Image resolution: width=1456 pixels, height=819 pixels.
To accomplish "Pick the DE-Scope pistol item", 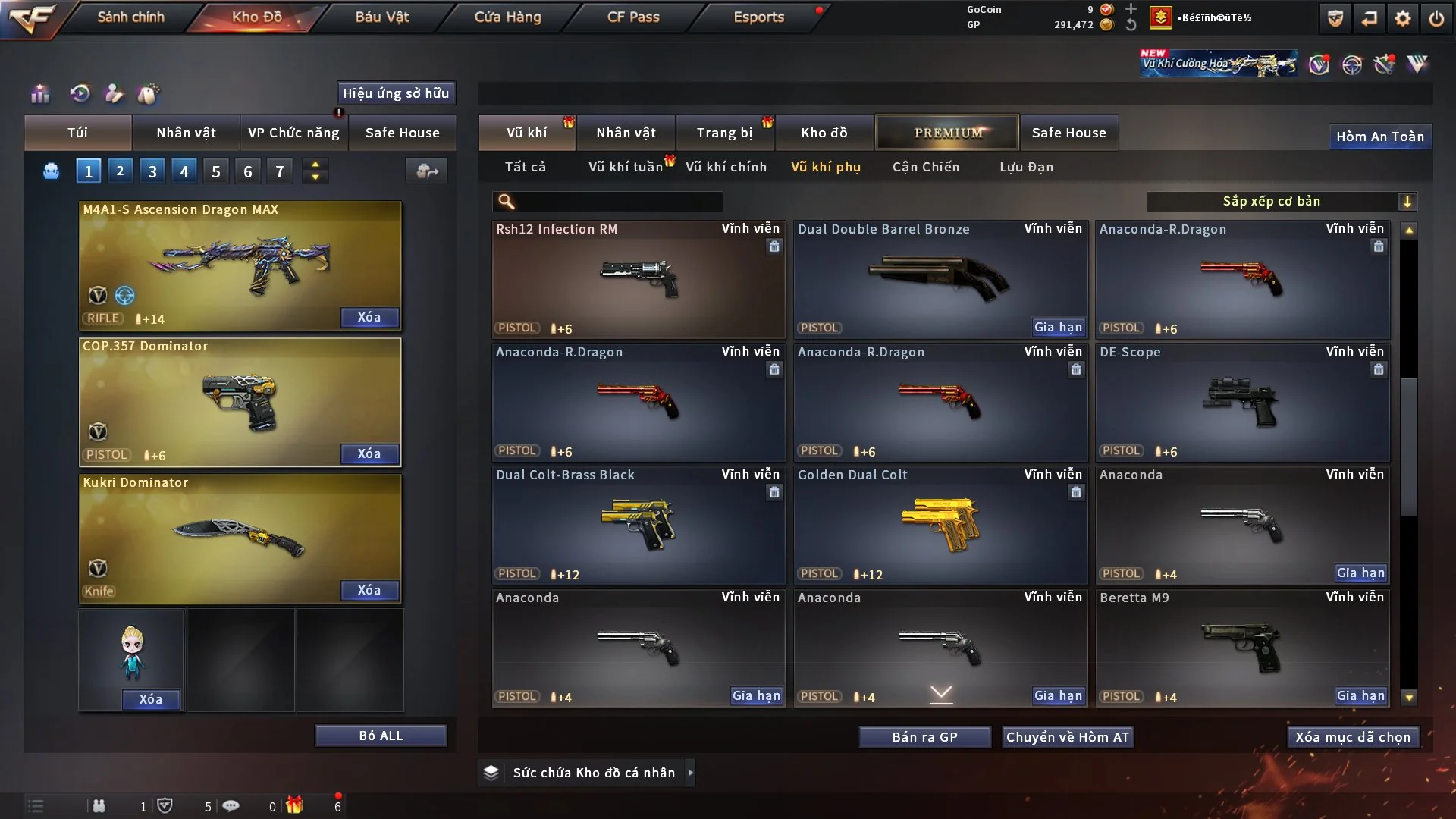I will point(1242,402).
